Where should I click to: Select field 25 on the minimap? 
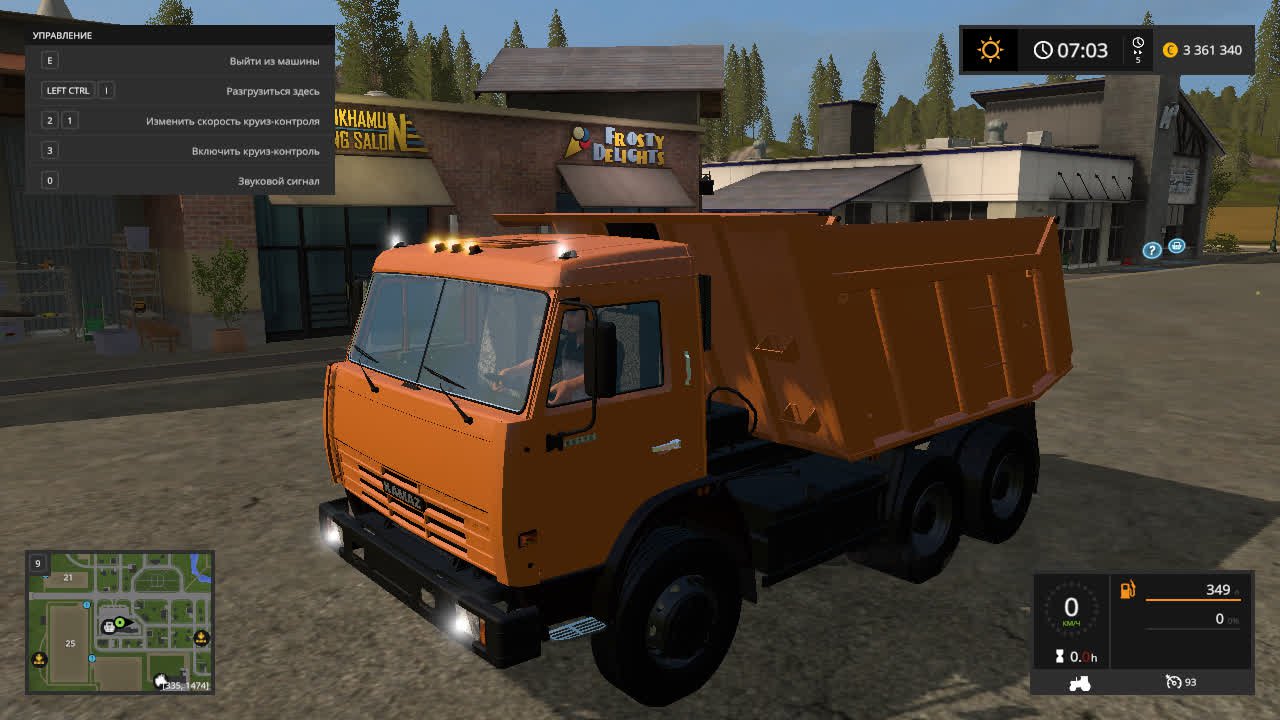coord(70,643)
